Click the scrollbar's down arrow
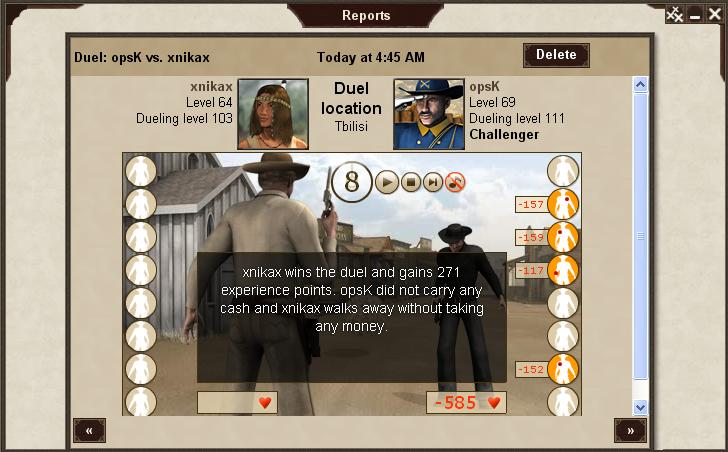 tap(641, 407)
